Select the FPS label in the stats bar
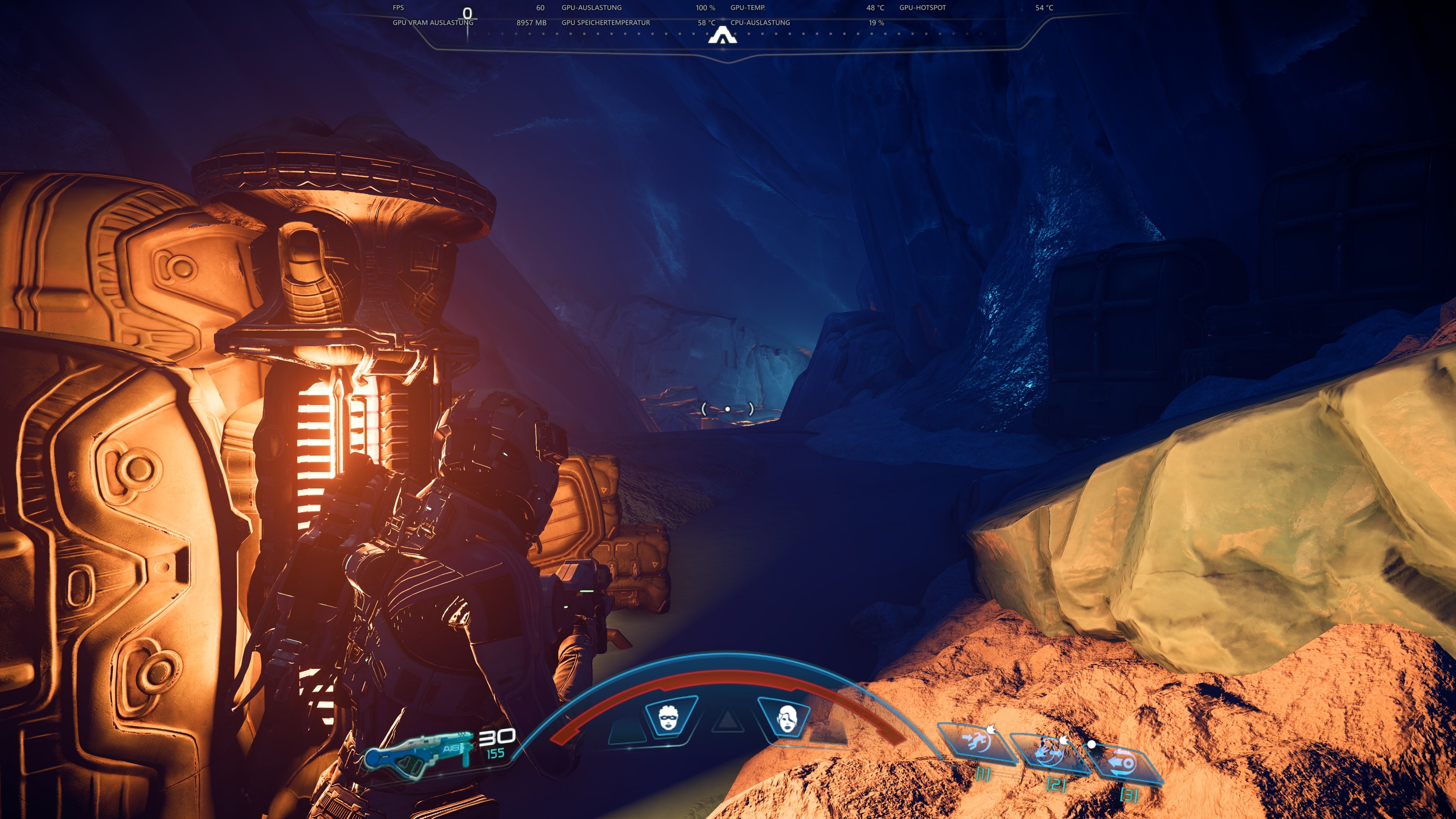 [398, 8]
